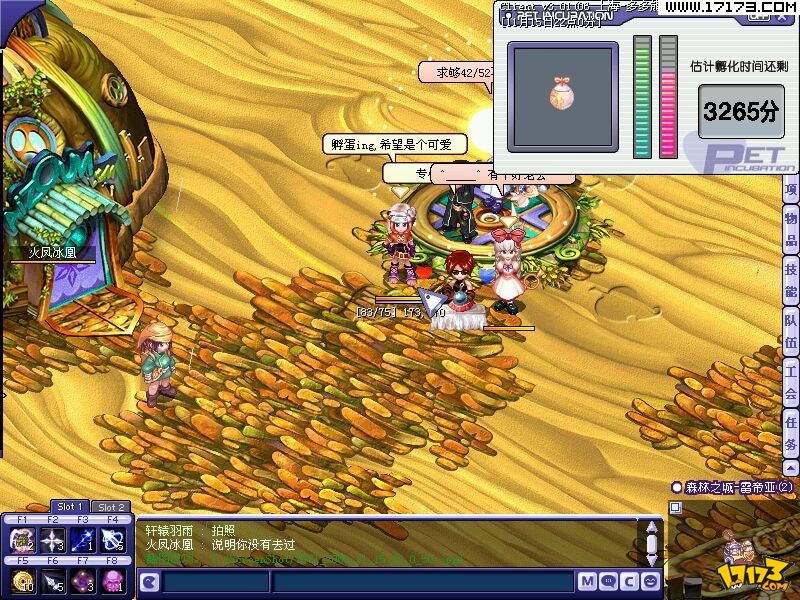Use the F1 hotbar skill
The height and width of the screenshot is (600, 800).
tap(22, 541)
